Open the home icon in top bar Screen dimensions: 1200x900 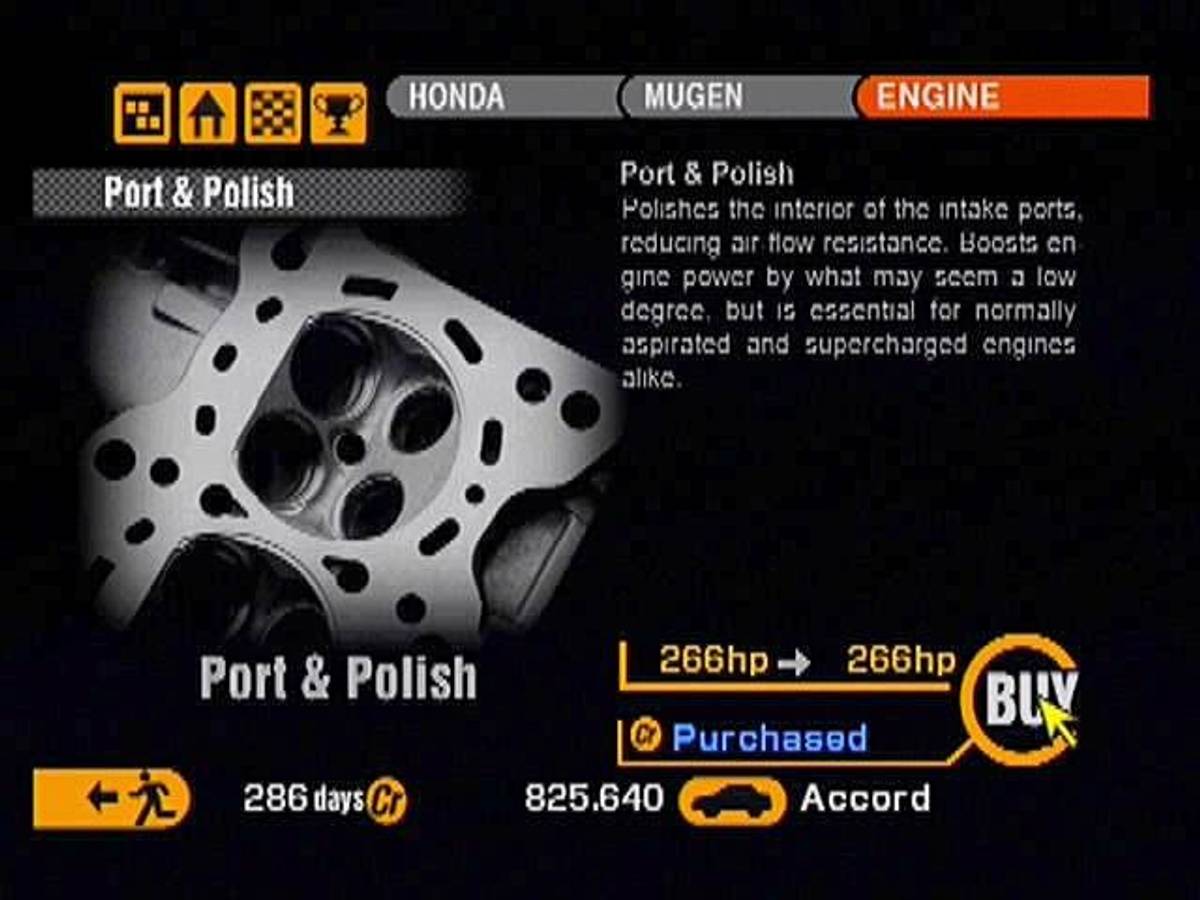207,113
